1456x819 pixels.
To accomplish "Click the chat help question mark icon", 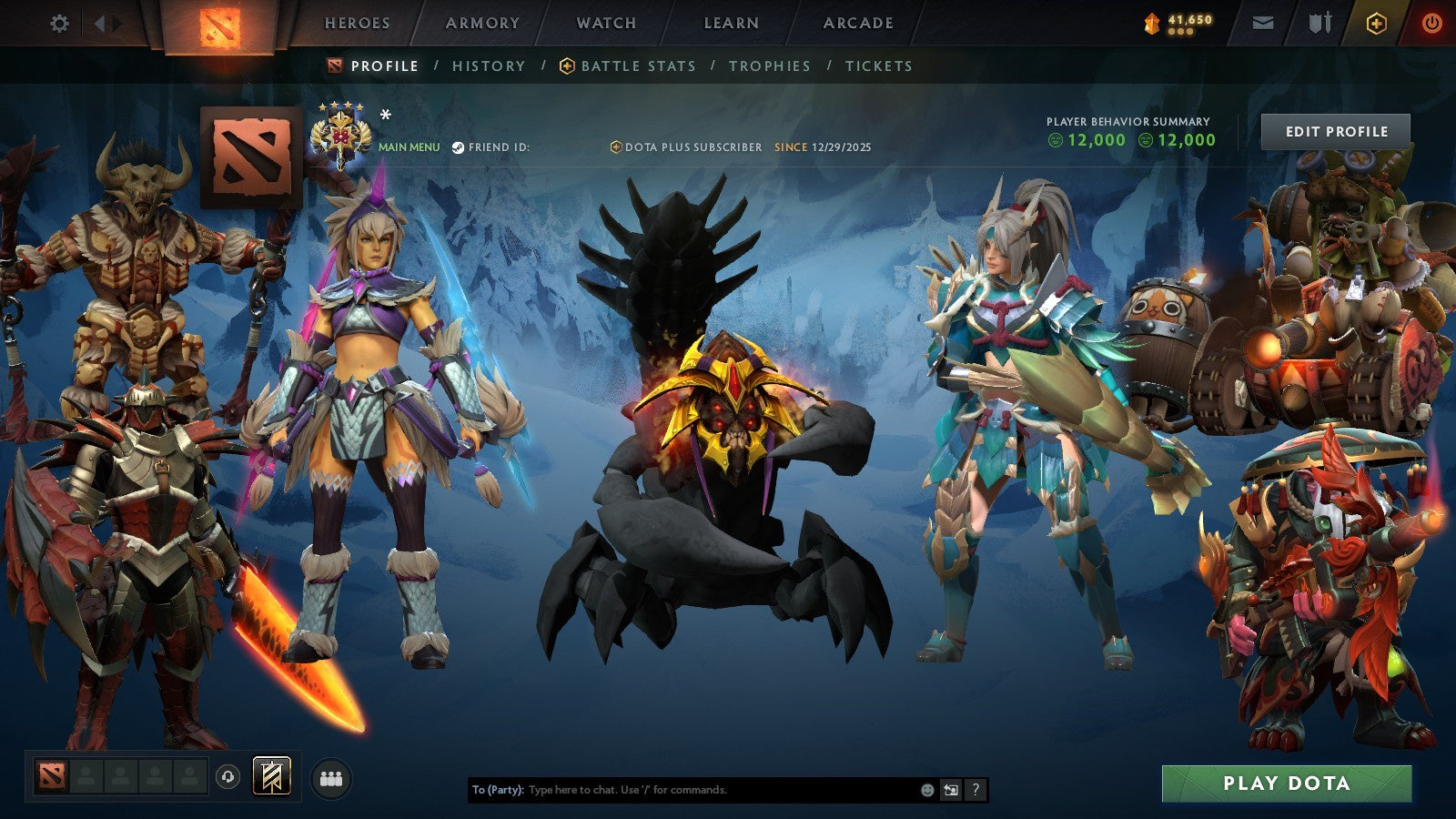I will pos(974,790).
